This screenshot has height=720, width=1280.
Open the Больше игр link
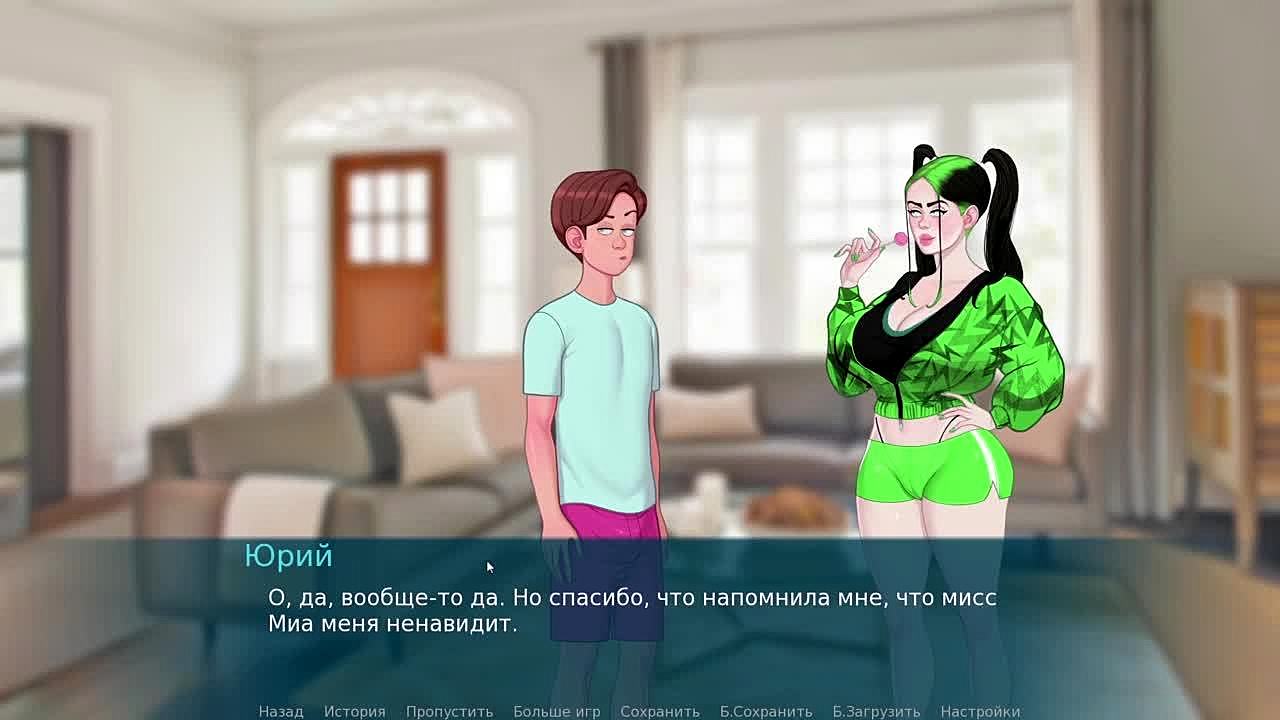click(556, 711)
